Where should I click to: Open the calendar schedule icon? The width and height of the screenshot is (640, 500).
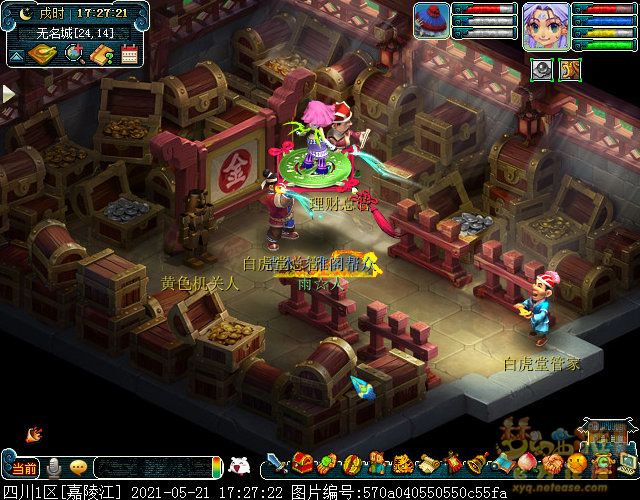pos(129,55)
